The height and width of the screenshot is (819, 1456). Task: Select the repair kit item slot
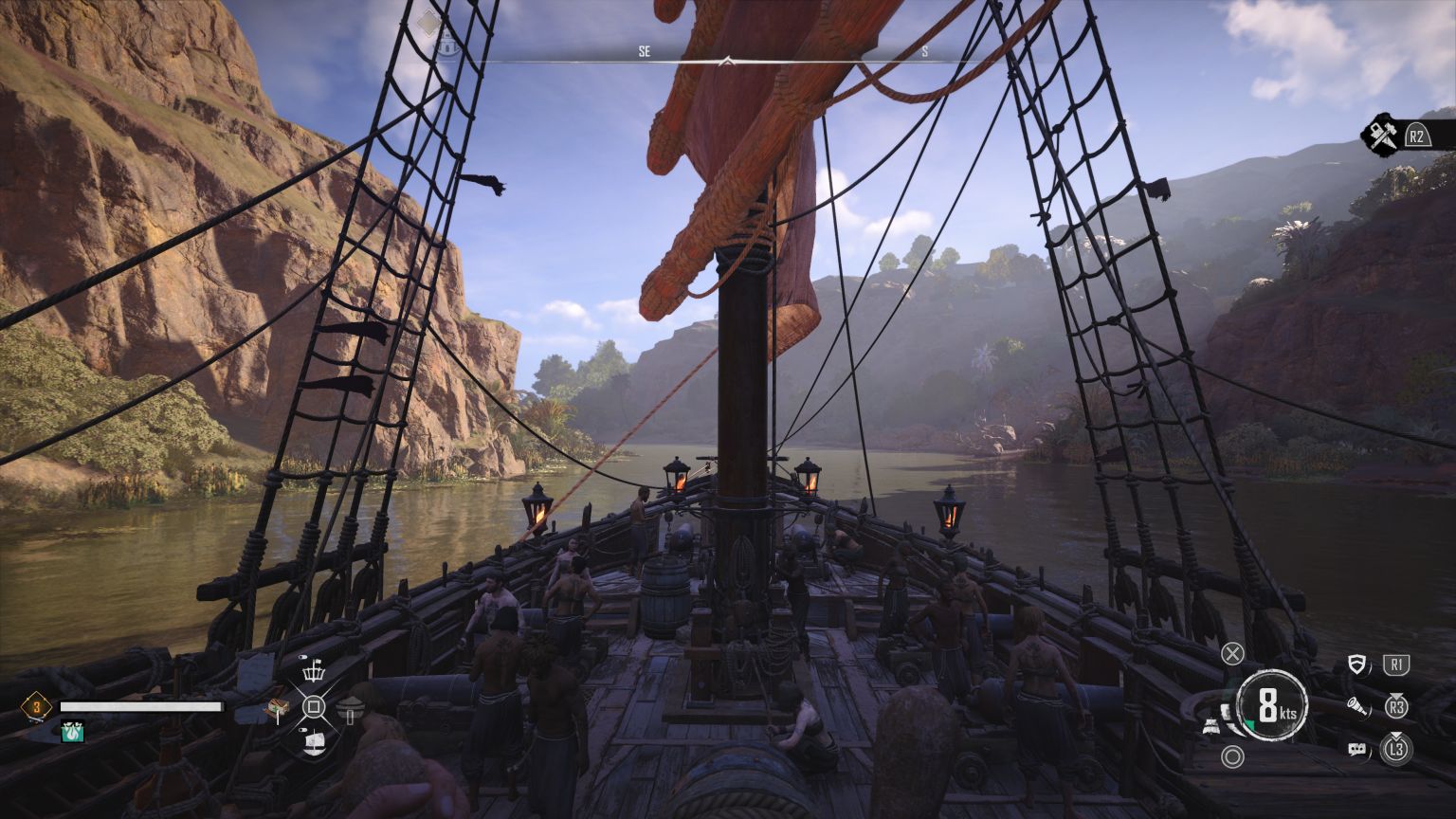pyautogui.click(x=277, y=708)
